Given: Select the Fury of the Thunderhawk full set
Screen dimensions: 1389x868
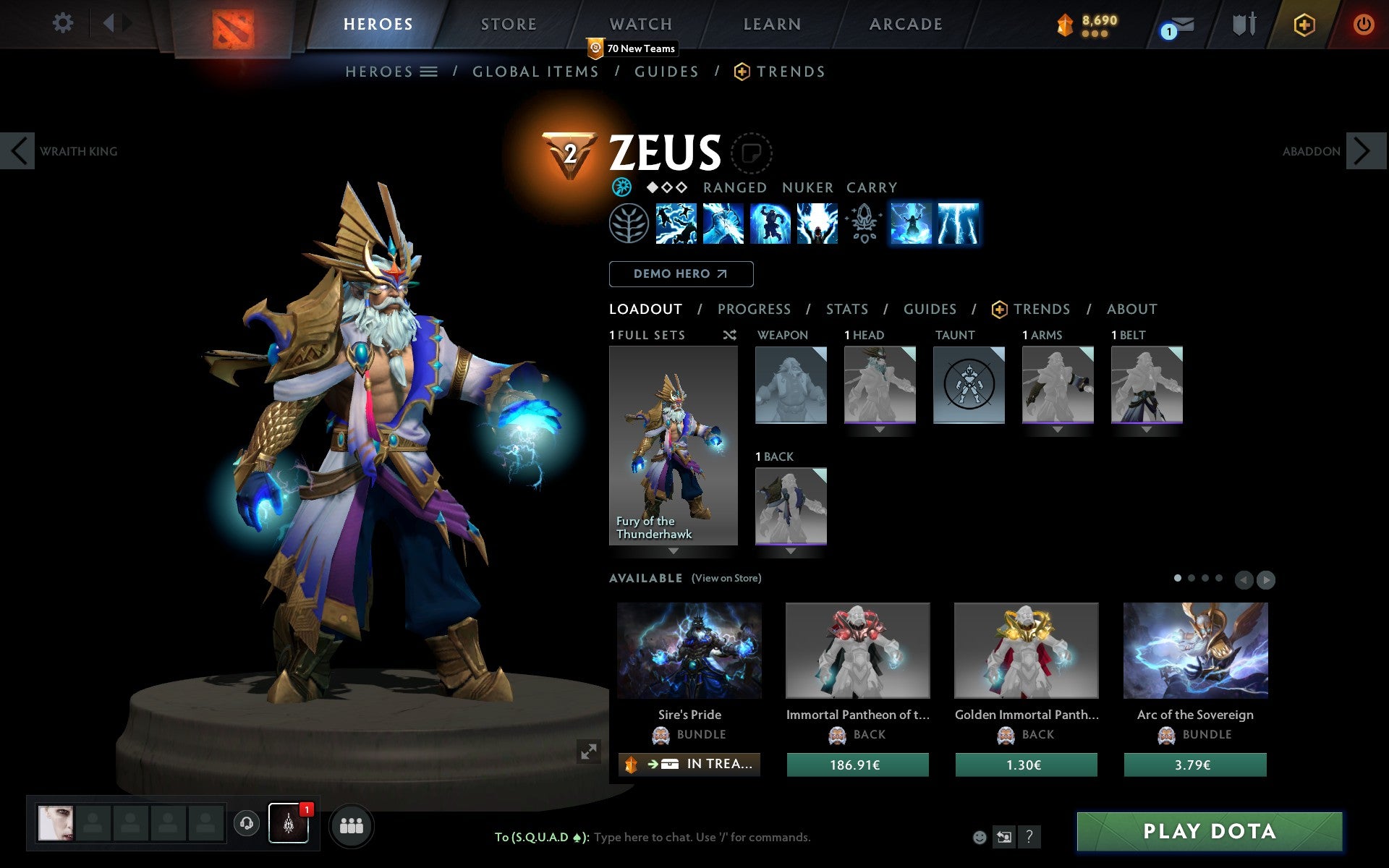Looking at the screenshot, I should [673, 445].
